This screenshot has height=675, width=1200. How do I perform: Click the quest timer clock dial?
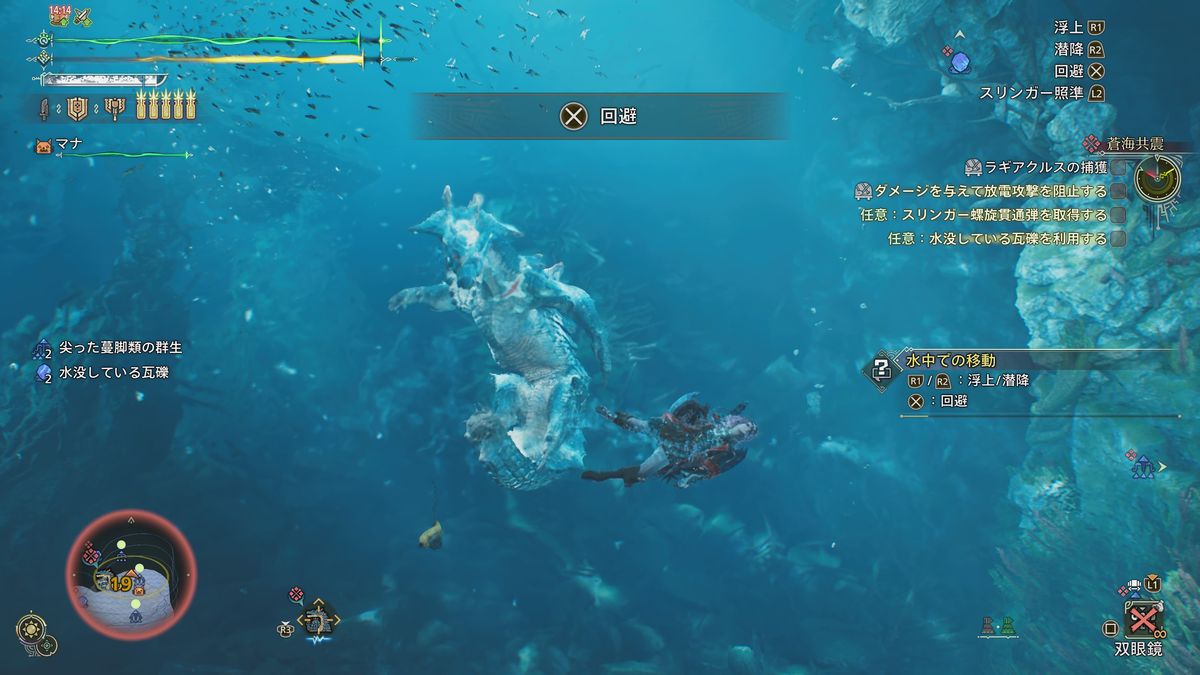1157,178
